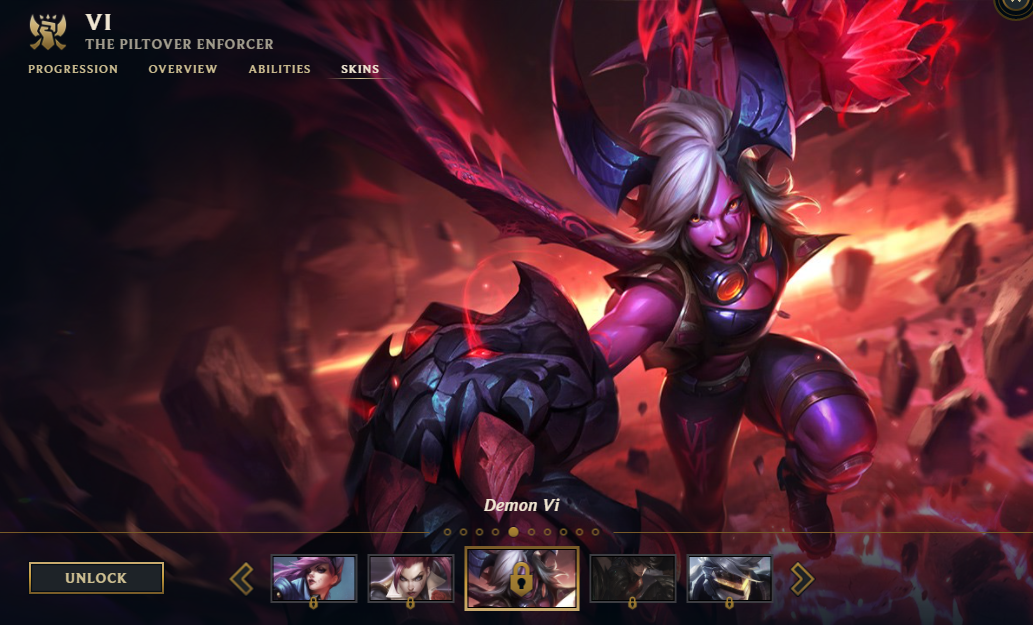
Task: Close the champion details screen
Action: [x=1018, y=4]
